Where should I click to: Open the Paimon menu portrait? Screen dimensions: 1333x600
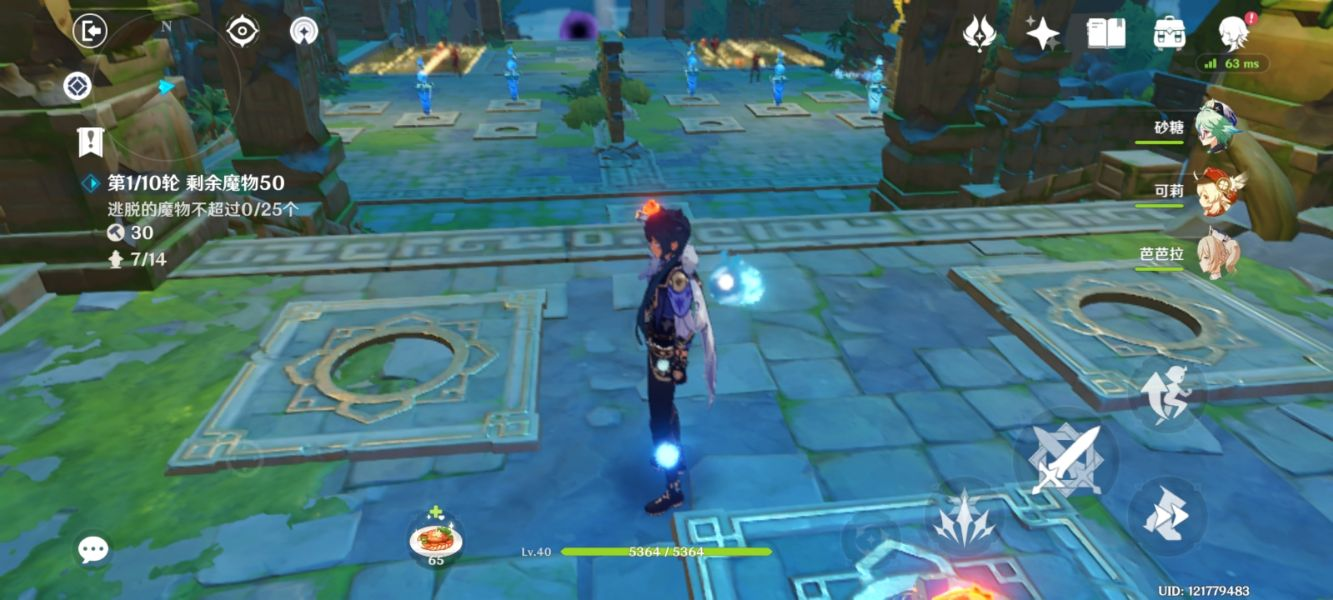tap(1234, 34)
